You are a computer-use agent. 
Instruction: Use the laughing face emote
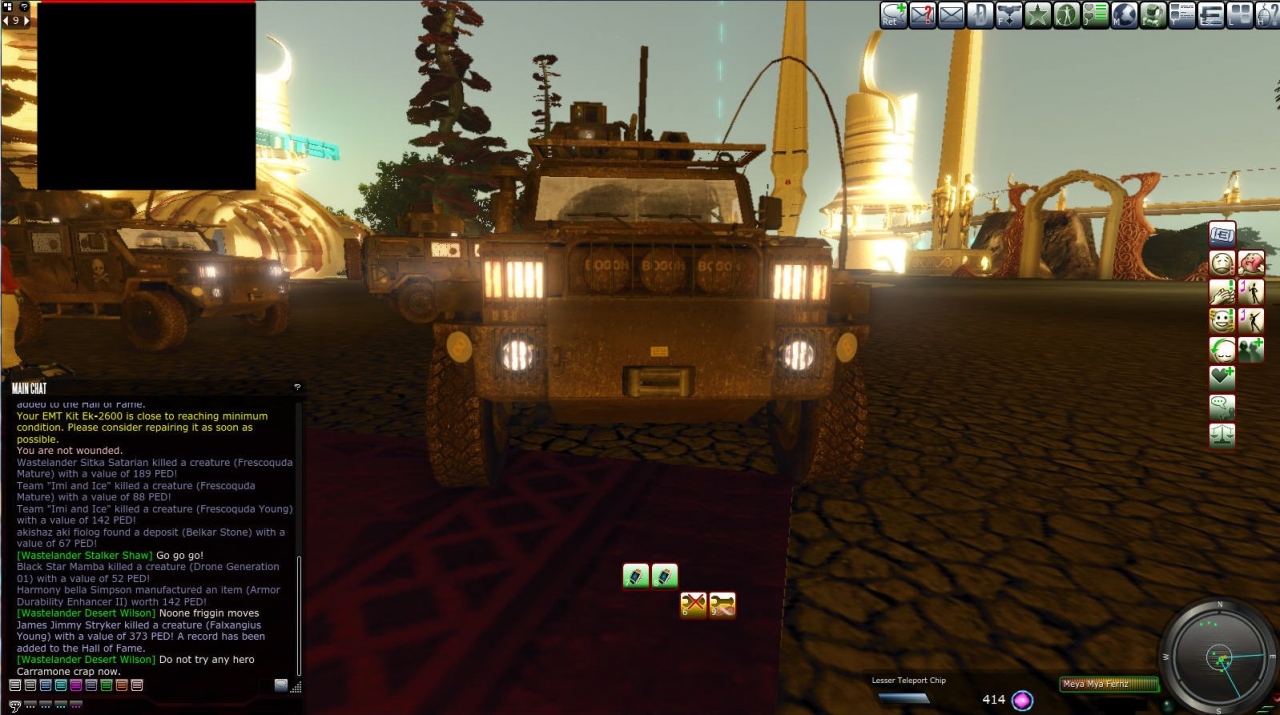click(x=1222, y=321)
